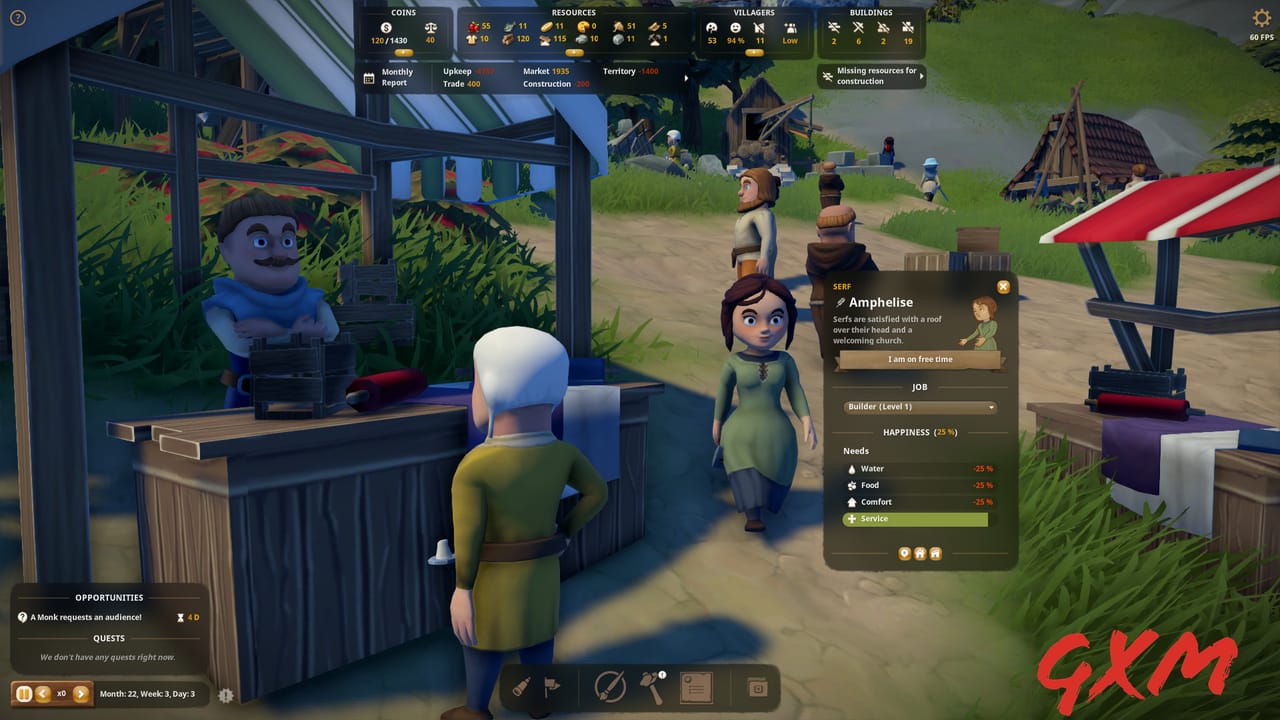Select the build hammer tool
Screen dimensions: 1280x720
pos(650,687)
